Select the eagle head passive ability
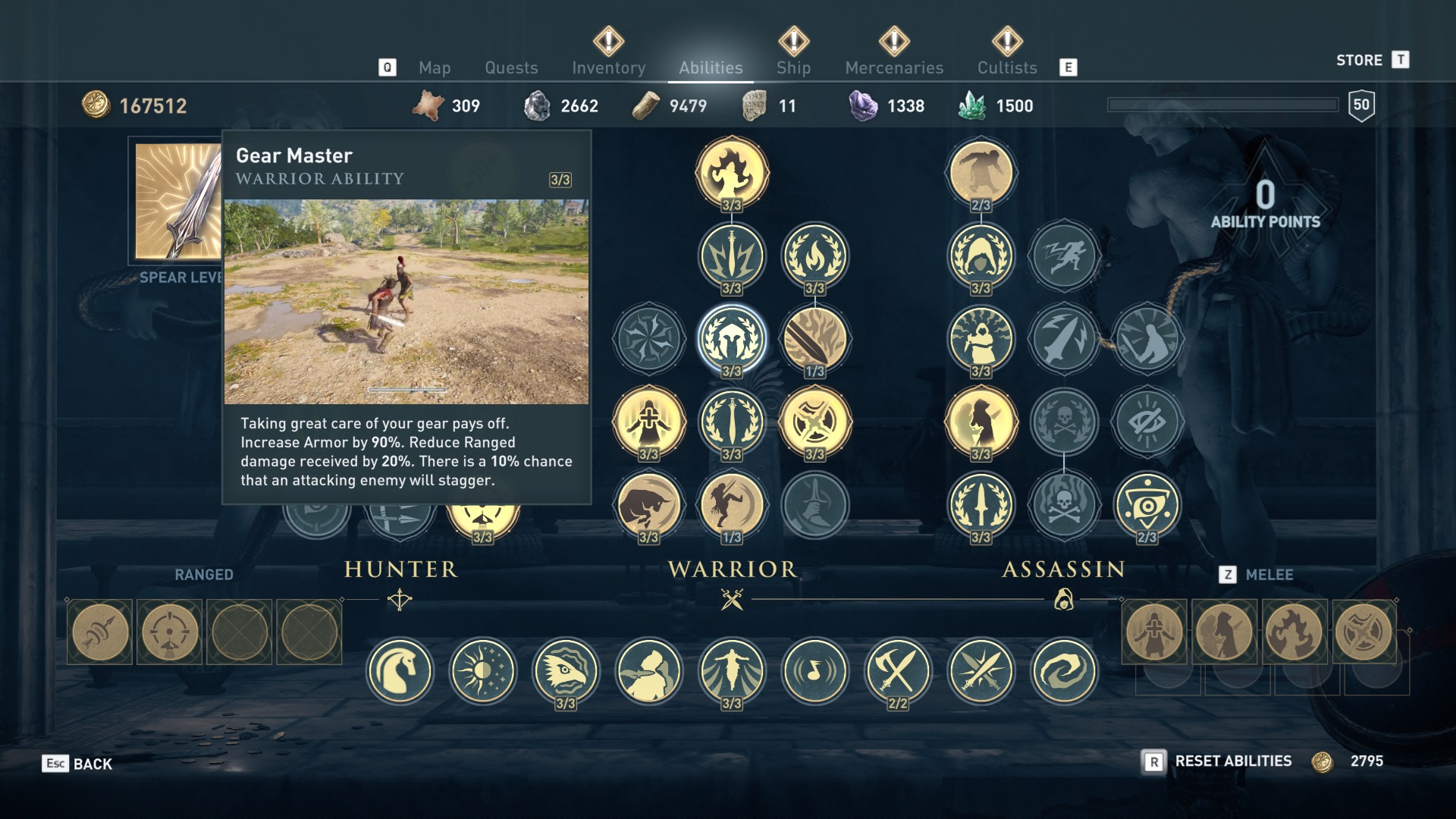1456x819 pixels. pyautogui.click(x=566, y=670)
